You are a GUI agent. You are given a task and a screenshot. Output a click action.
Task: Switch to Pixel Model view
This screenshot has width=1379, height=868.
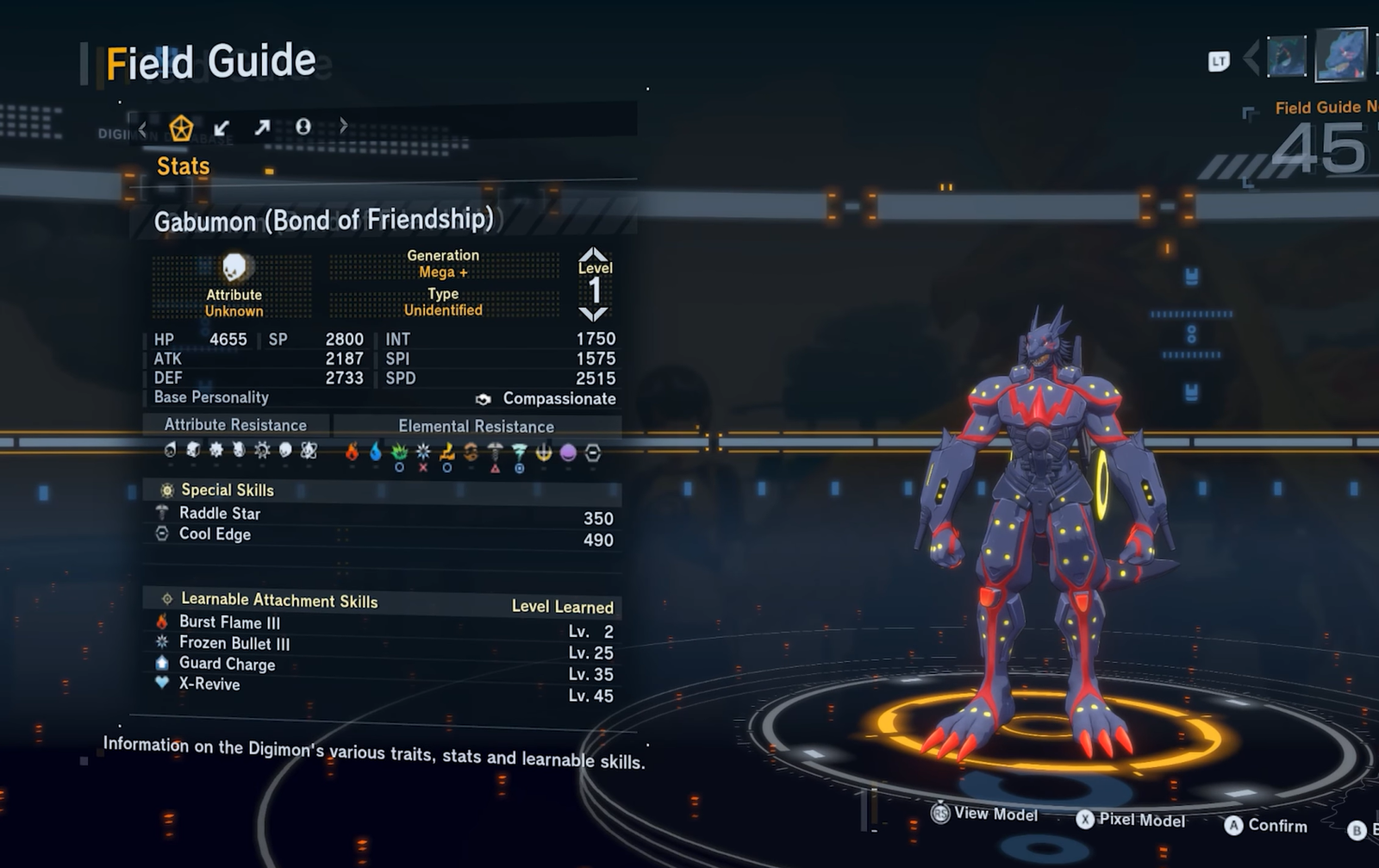1131,820
